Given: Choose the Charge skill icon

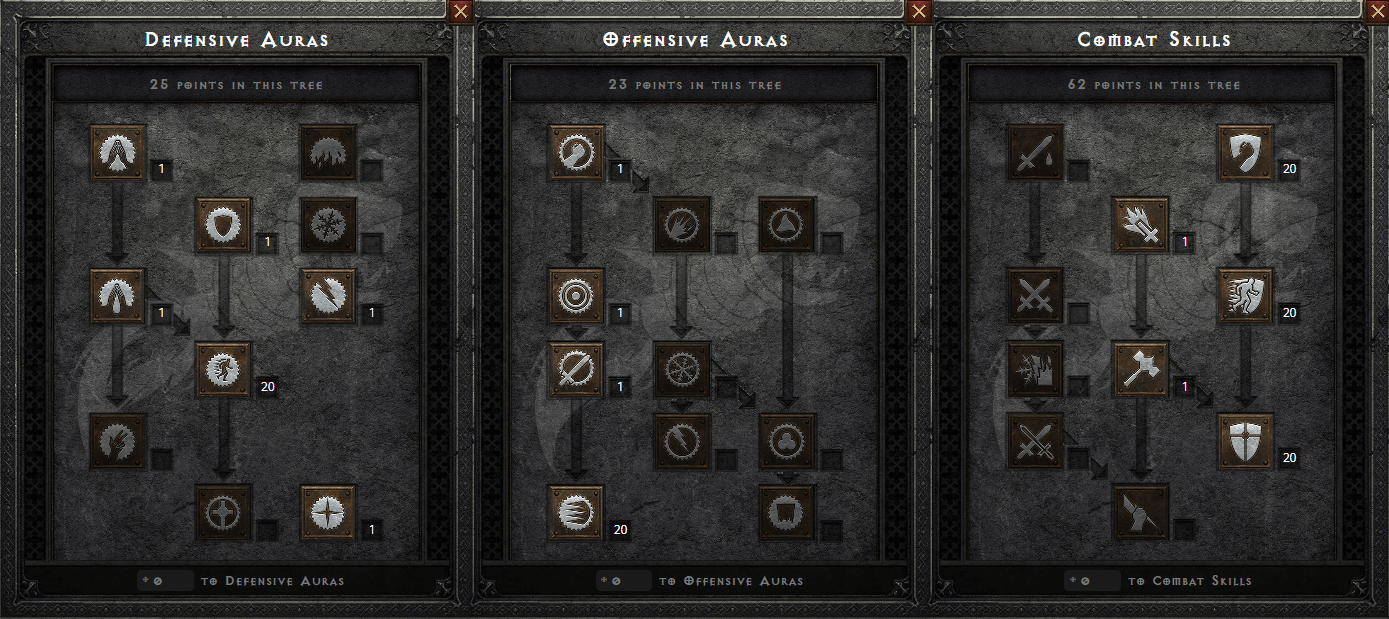Looking at the screenshot, I should 1246,296.
